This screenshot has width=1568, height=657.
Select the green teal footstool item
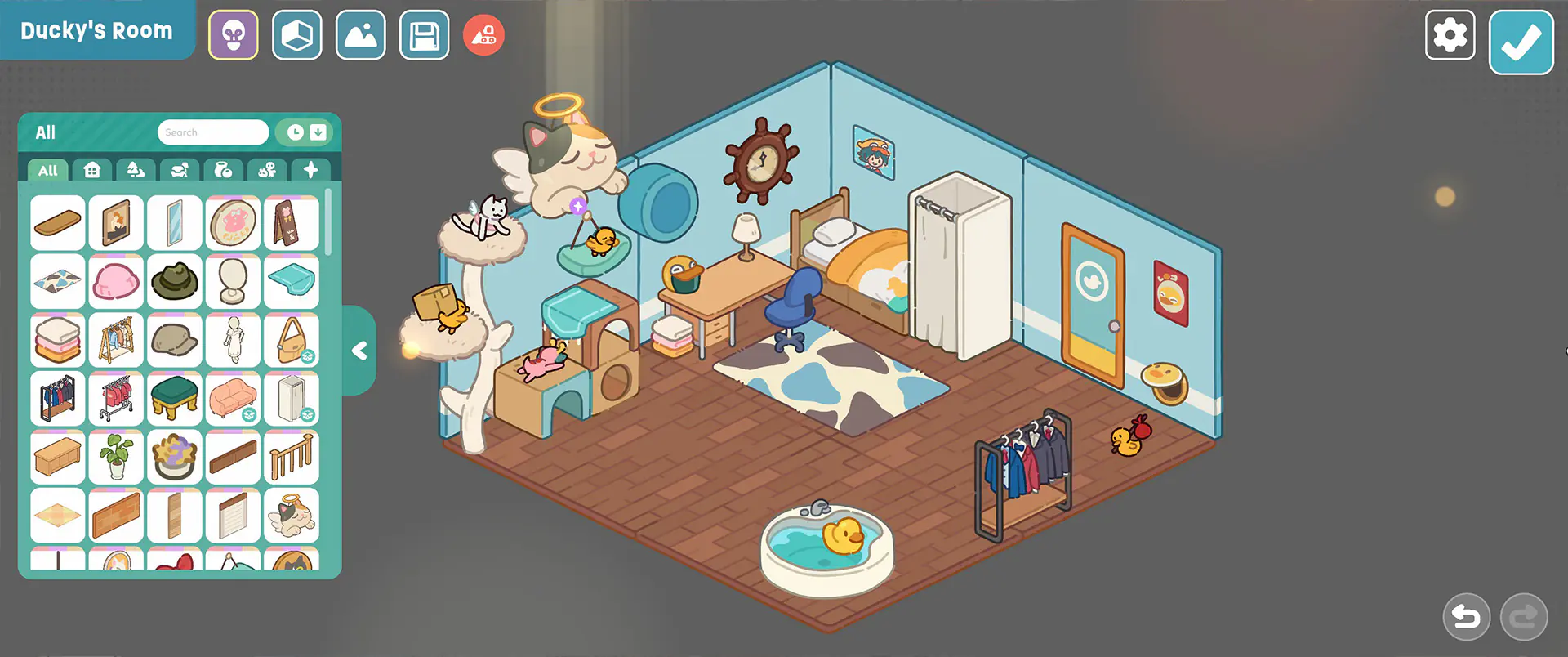pyautogui.click(x=175, y=399)
